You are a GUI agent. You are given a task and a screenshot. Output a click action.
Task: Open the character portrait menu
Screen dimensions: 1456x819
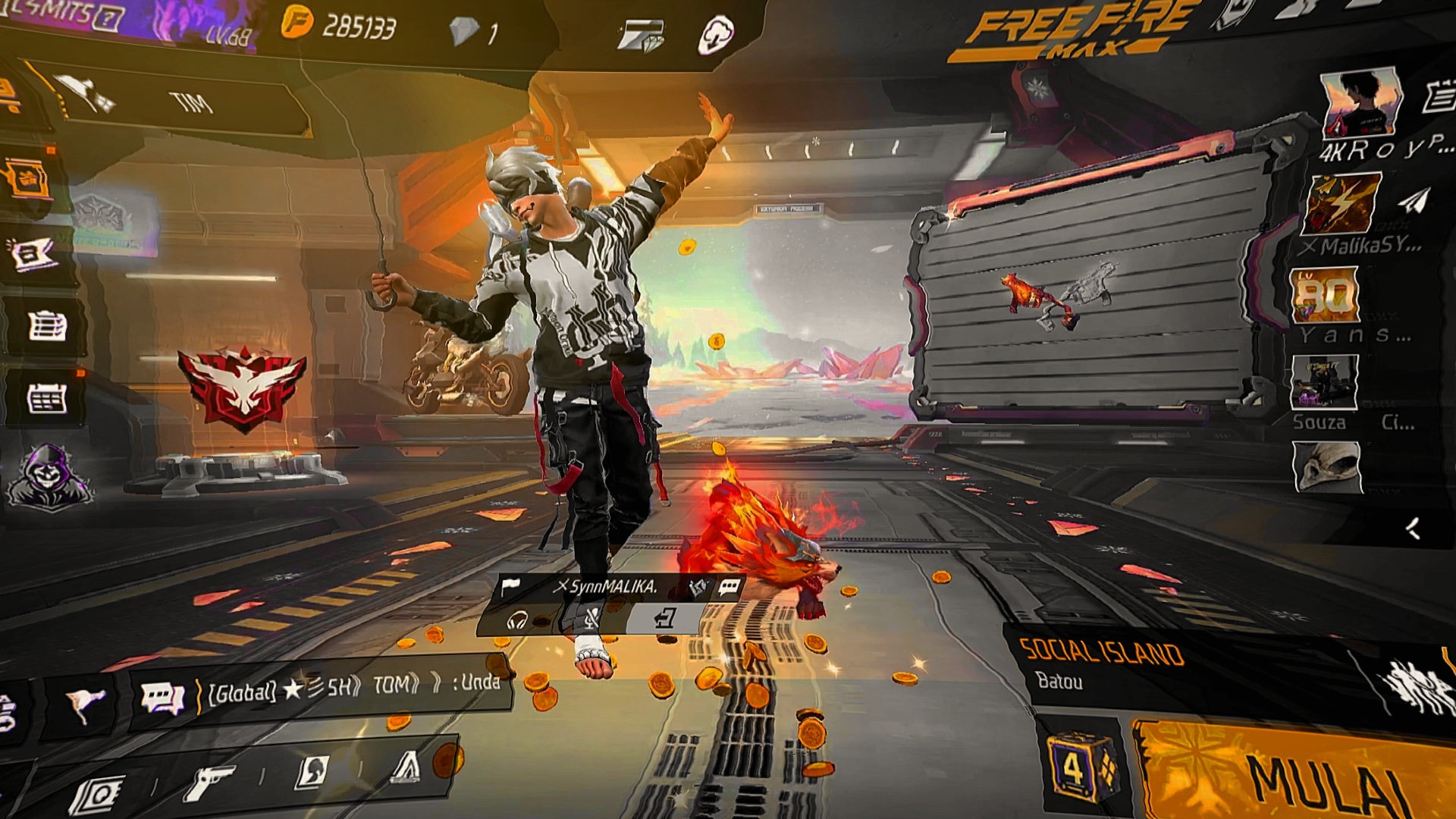click(312, 772)
